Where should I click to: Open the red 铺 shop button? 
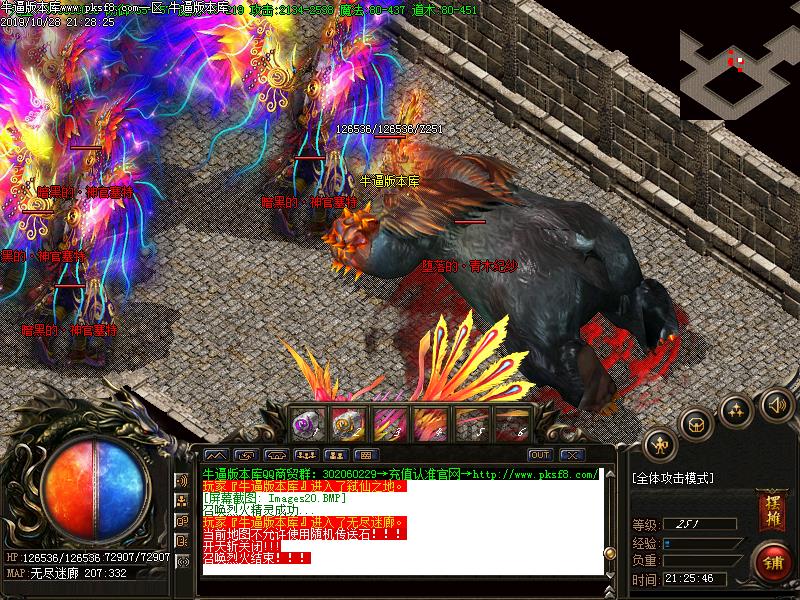[772, 561]
